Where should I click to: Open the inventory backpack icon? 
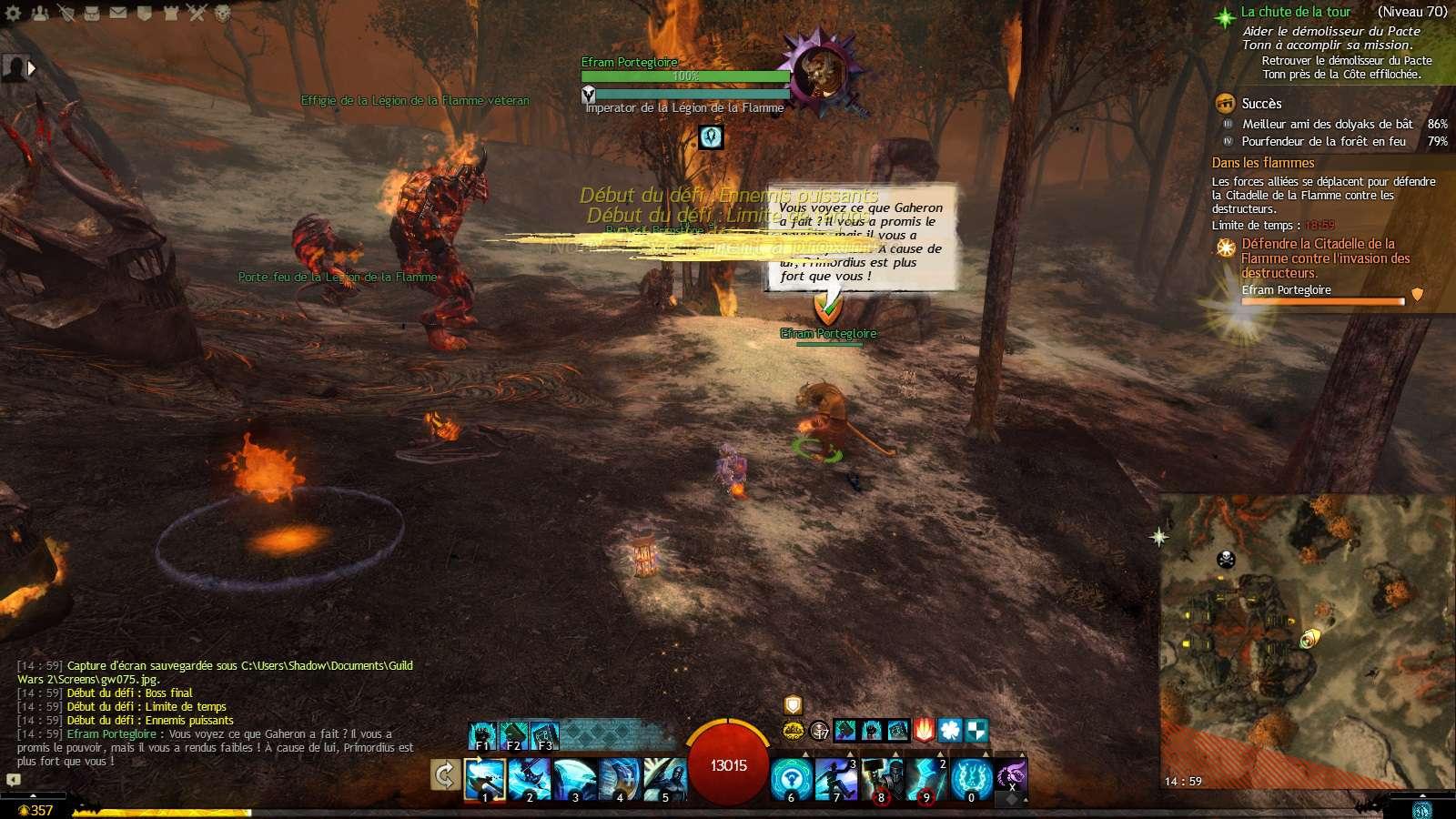[92, 13]
